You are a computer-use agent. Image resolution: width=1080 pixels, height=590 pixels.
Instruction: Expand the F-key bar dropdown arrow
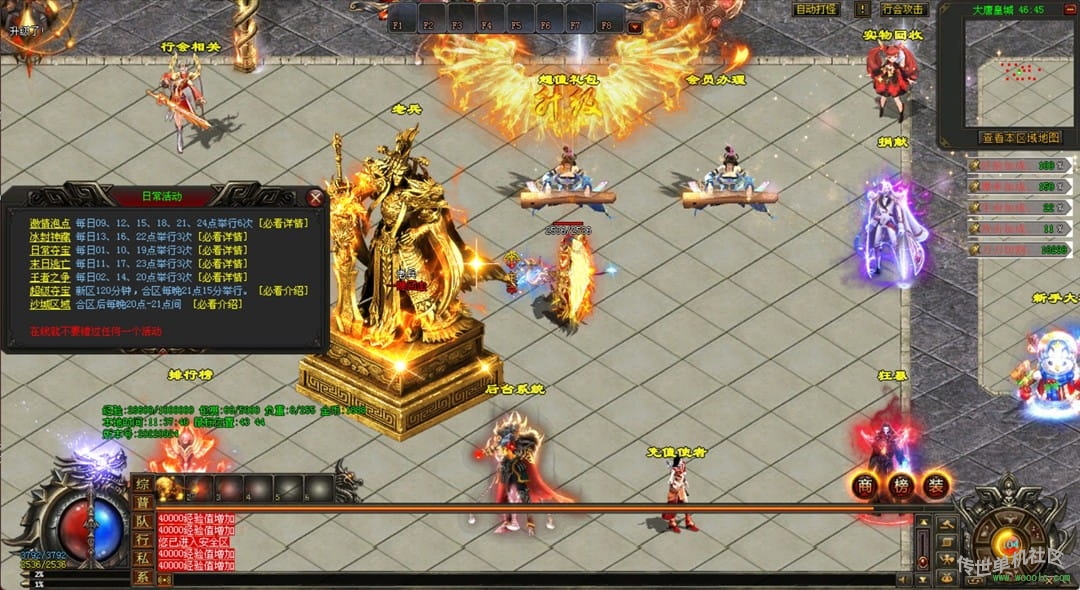click(635, 27)
